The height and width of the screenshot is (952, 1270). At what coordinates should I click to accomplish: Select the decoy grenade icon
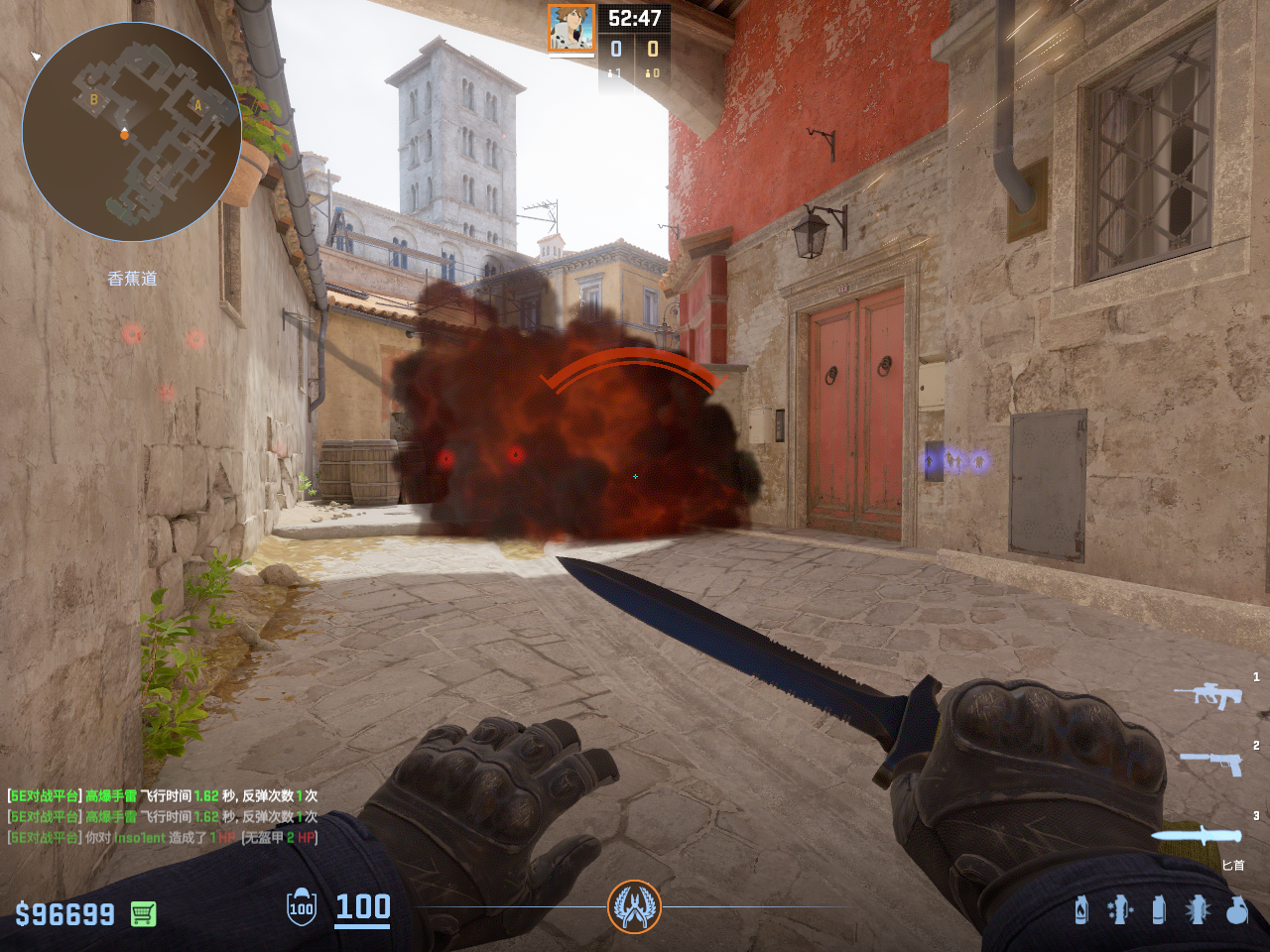pos(1120,909)
